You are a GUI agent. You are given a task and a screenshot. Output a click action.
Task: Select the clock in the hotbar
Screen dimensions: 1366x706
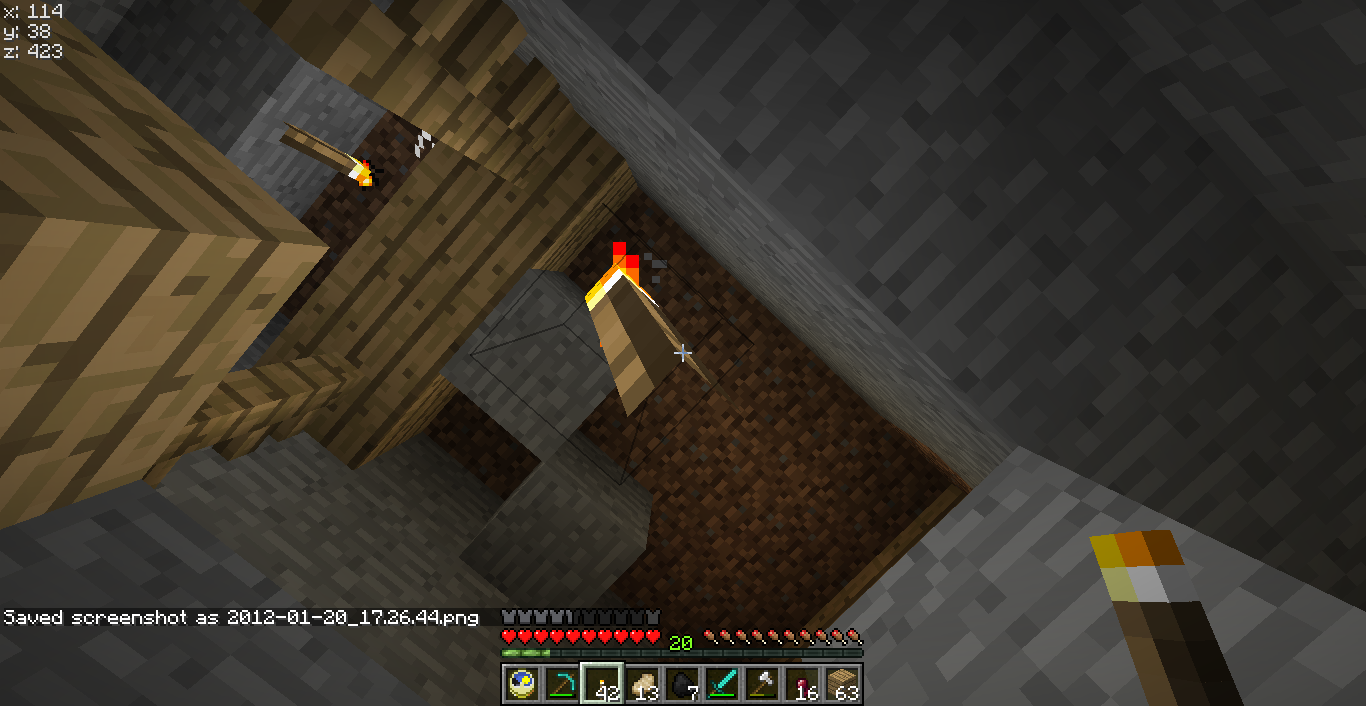click(x=521, y=683)
